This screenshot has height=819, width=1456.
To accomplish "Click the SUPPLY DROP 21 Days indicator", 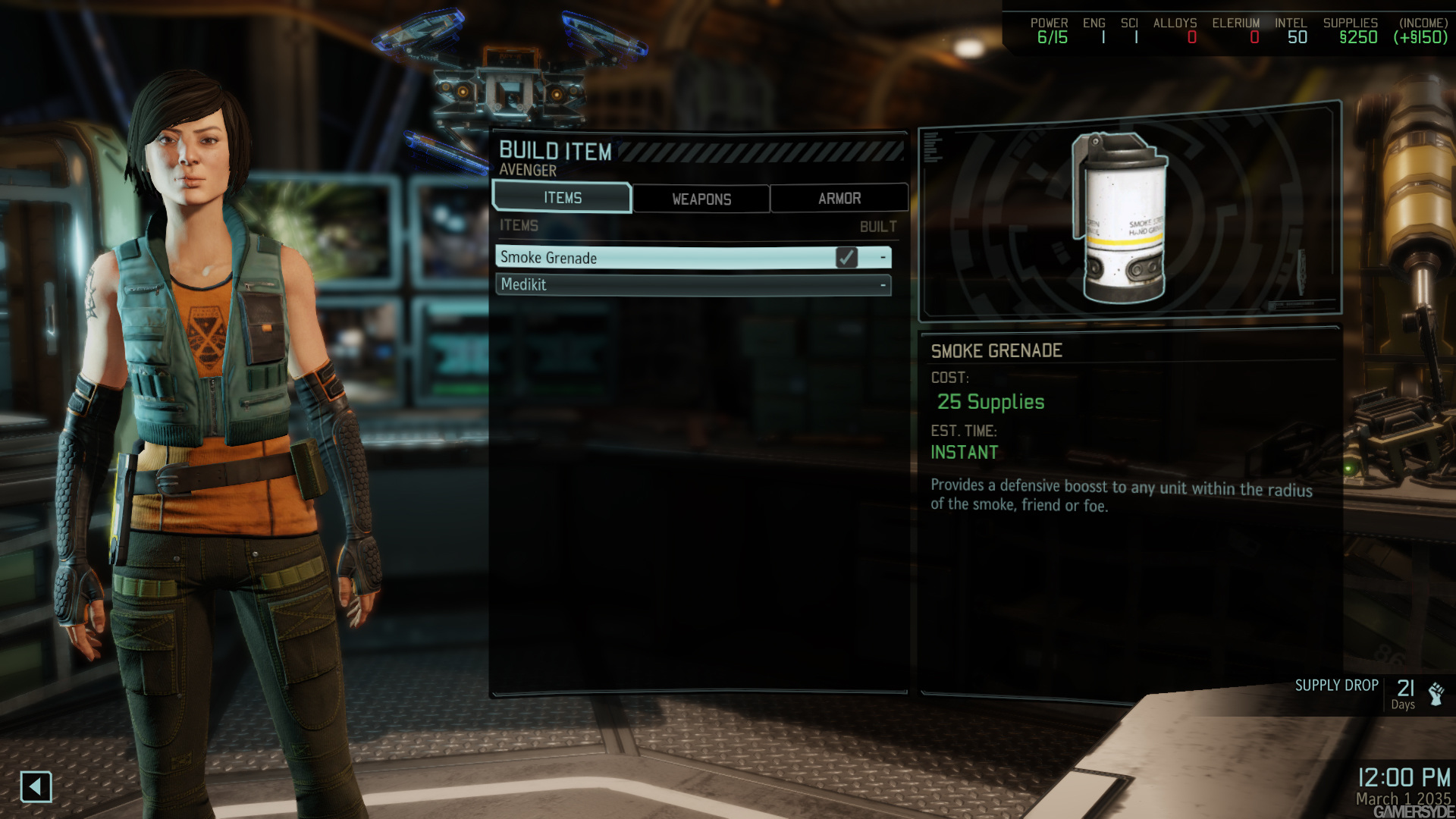I will pos(1365,690).
